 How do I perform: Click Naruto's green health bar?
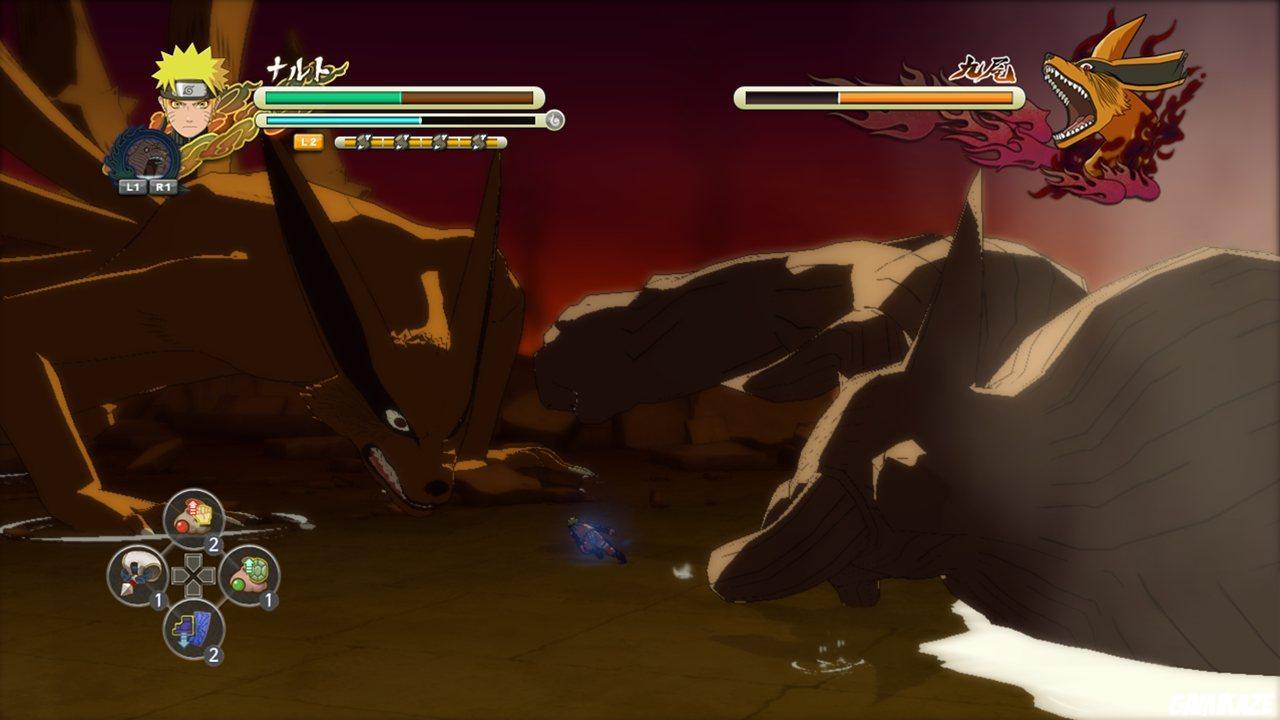pyautogui.click(x=330, y=97)
